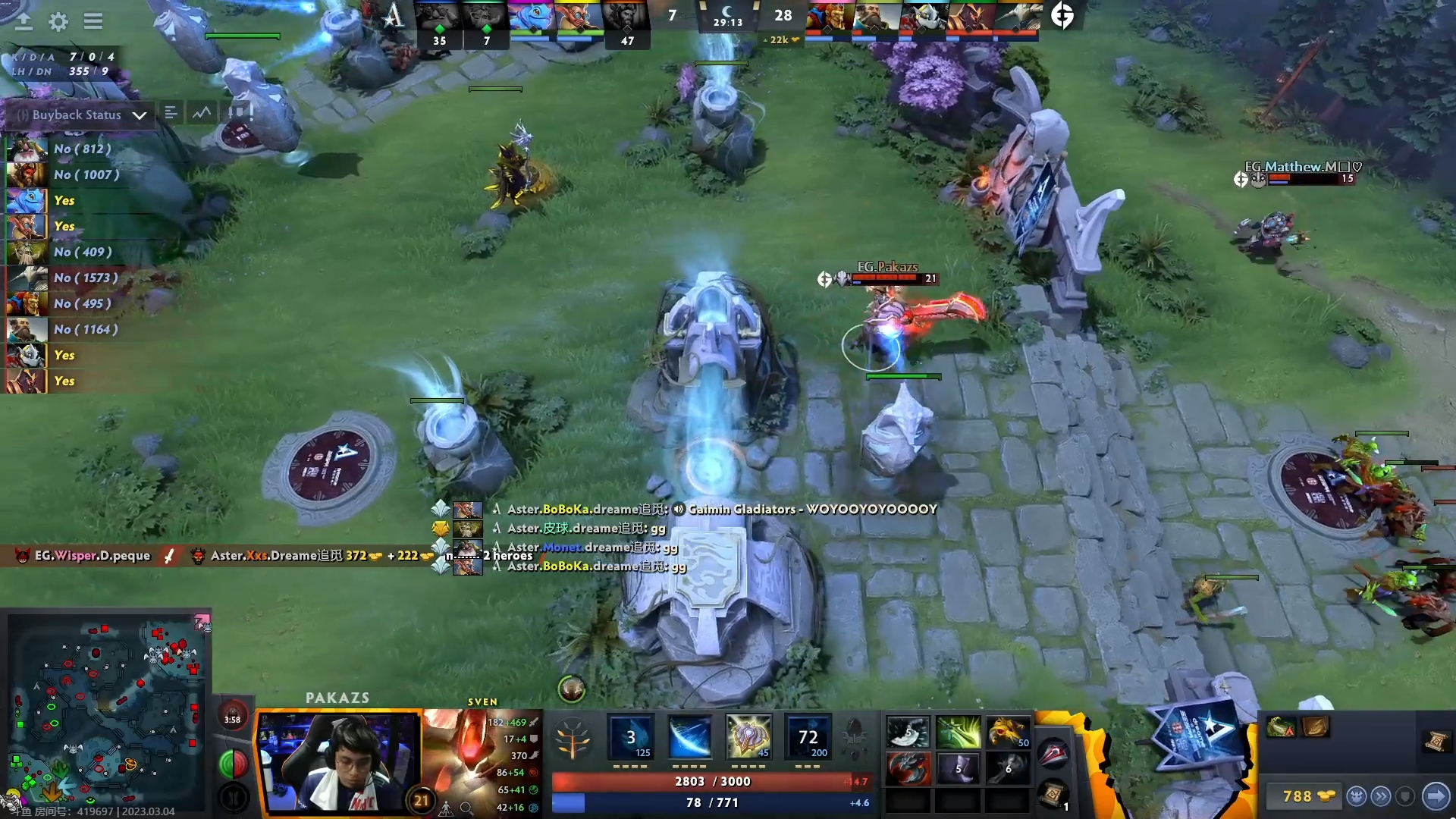This screenshot has width=1456, height=819.
Task: Use the Town Portal Scroll slot
Action: [1053, 794]
